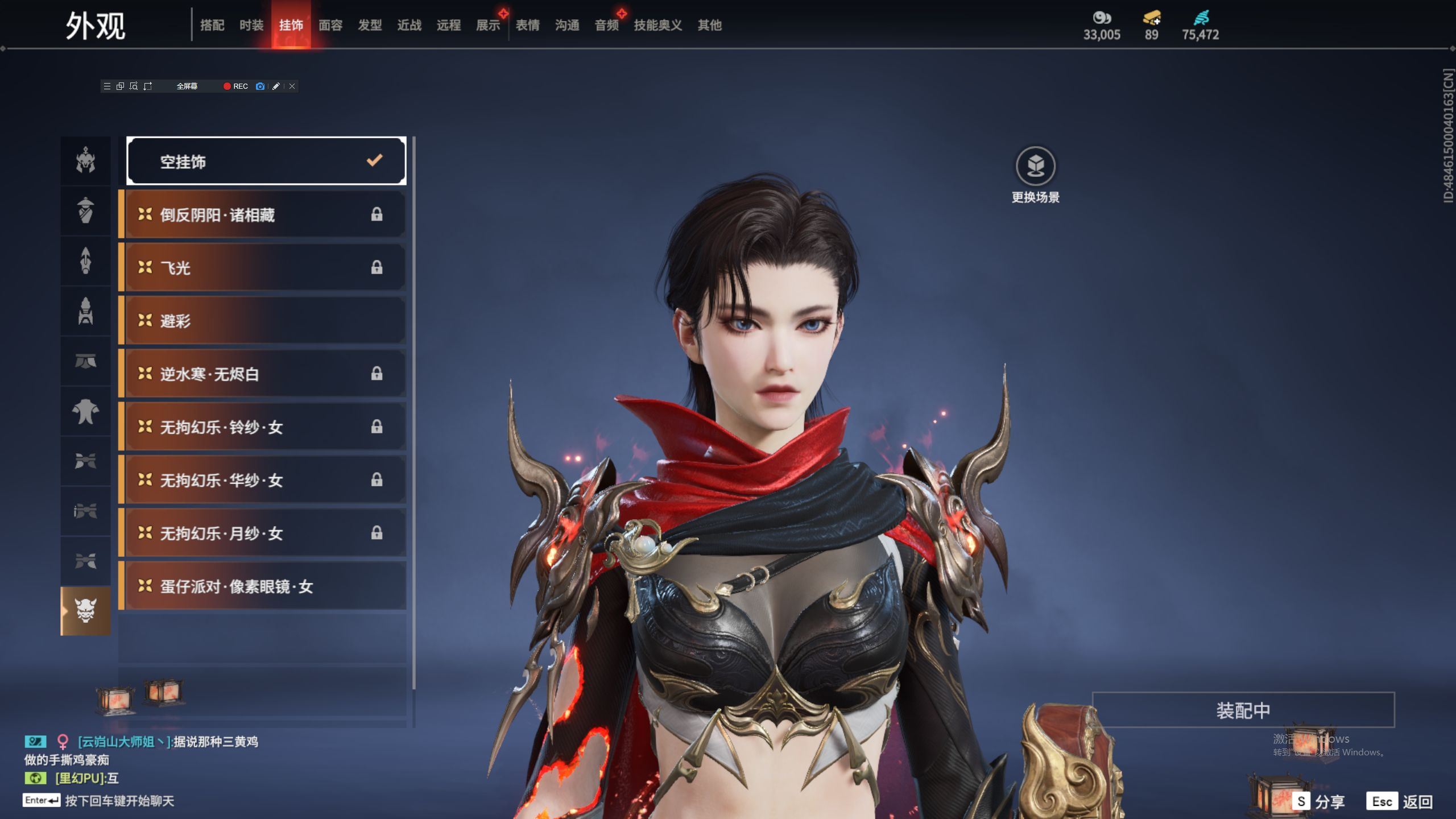The height and width of the screenshot is (819, 1456).
Task: Select 蛋仔派对·像素眼镜·女 accessory
Action: [264, 586]
